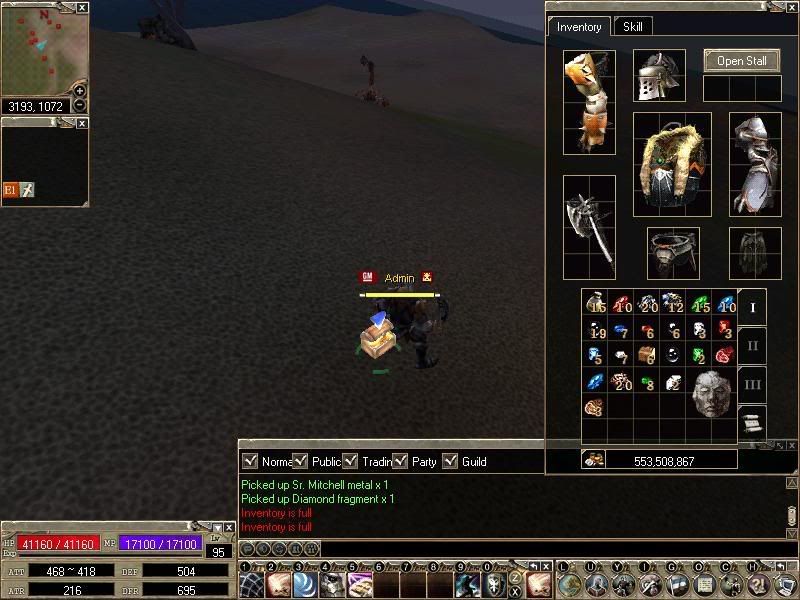Select the equipped belt slot
Viewport: 800px width, 600px height.
coord(672,253)
